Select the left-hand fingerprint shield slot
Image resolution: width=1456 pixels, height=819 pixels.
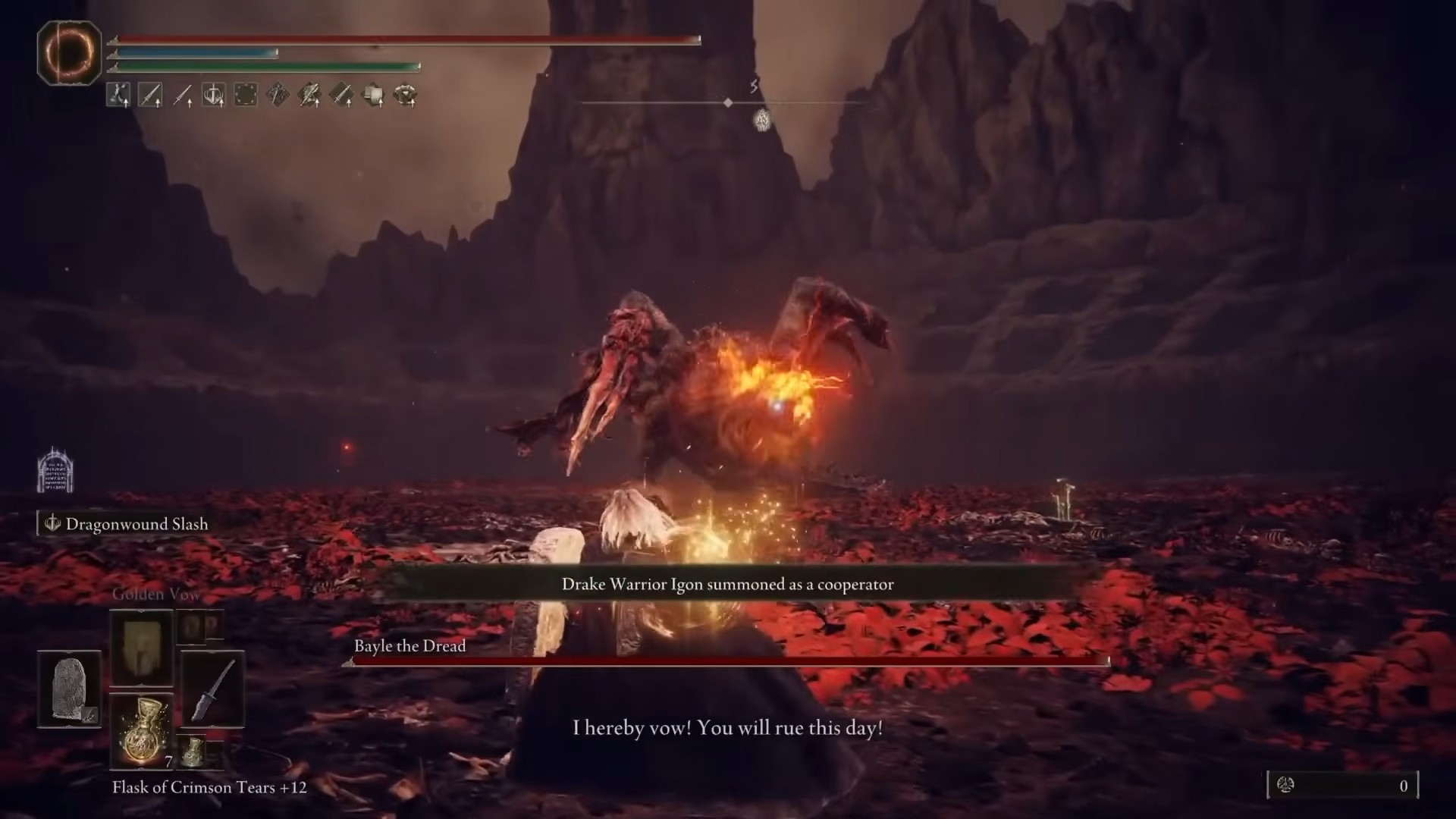point(69,689)
